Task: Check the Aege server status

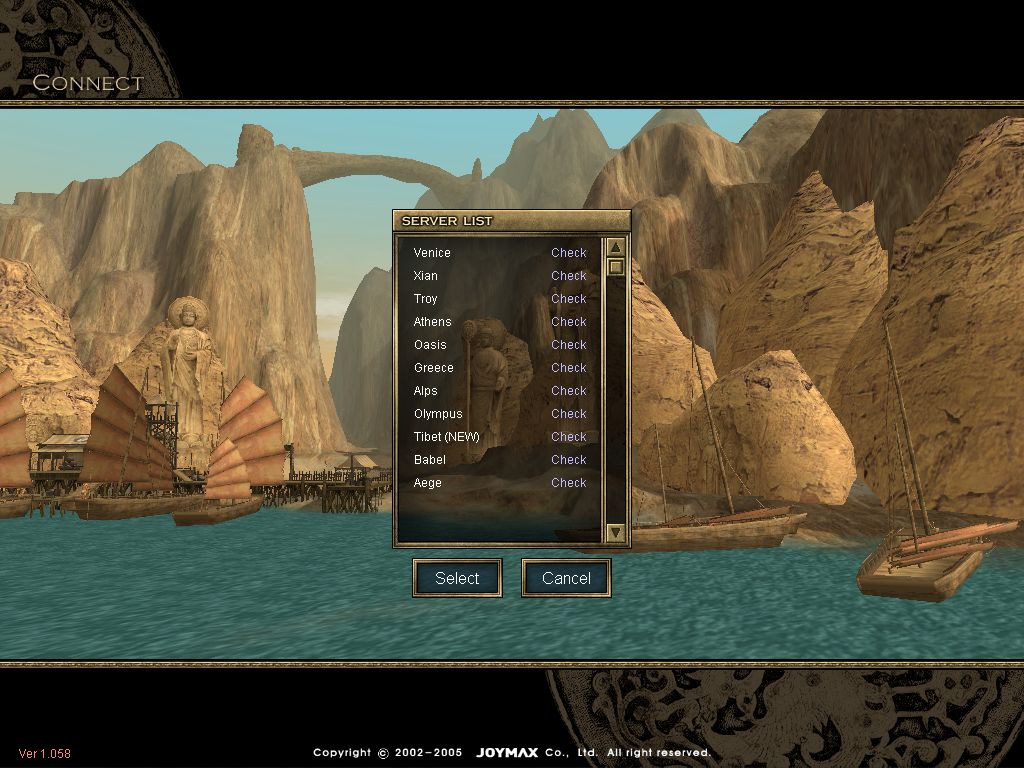Action: click(569, 483)
